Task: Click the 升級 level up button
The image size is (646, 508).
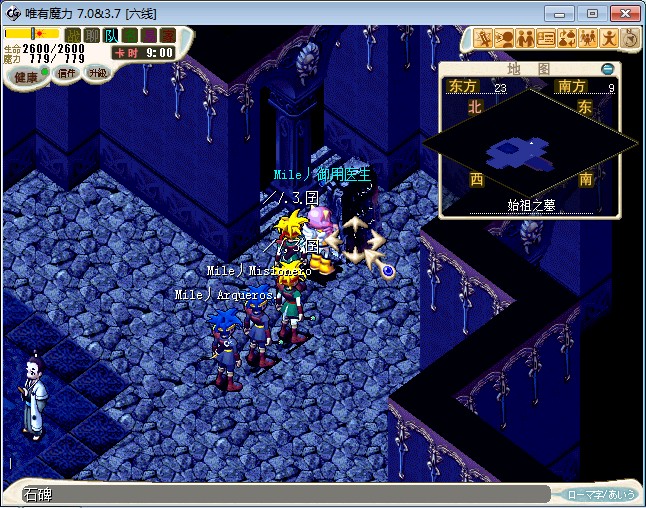Action: point(97,72)
